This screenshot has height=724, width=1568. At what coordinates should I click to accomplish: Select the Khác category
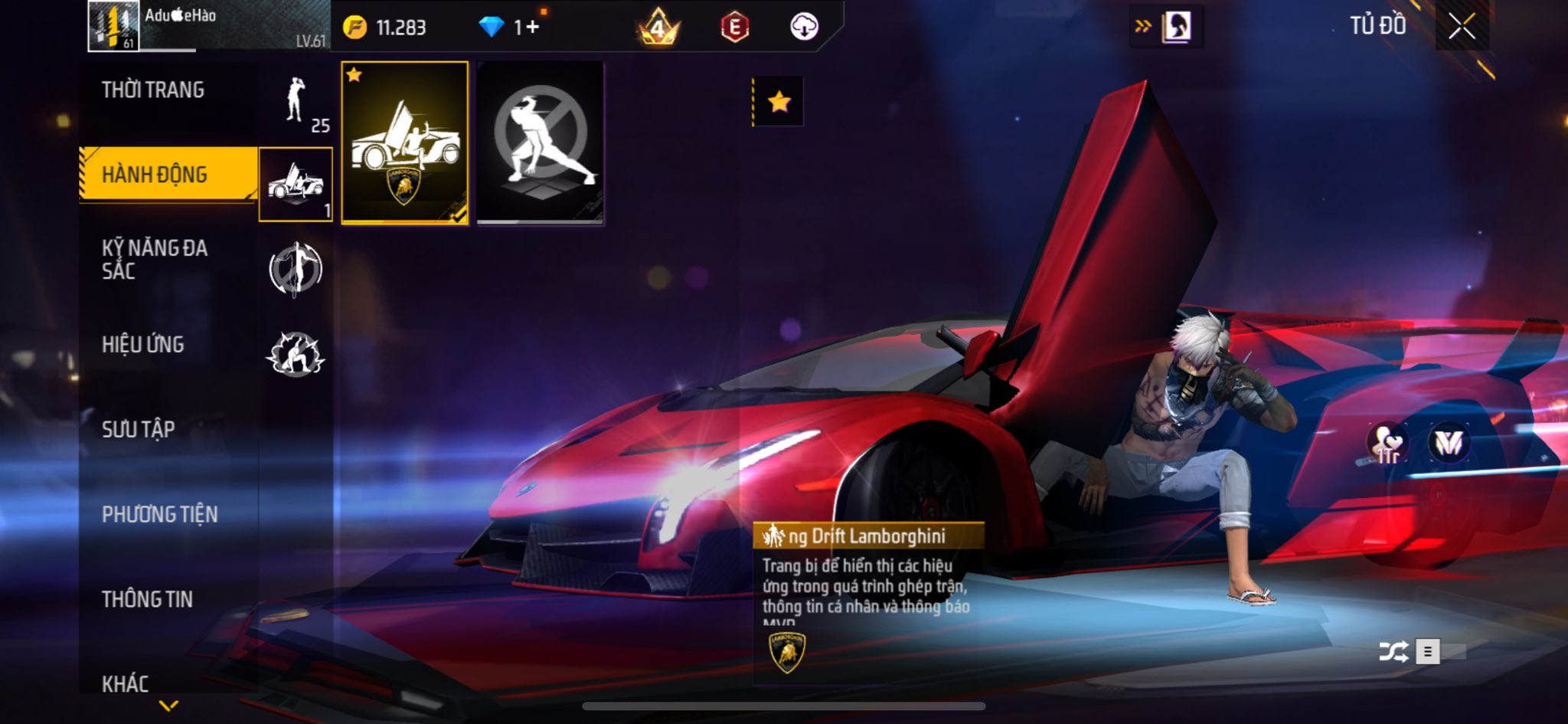click(x=126, y=683)
